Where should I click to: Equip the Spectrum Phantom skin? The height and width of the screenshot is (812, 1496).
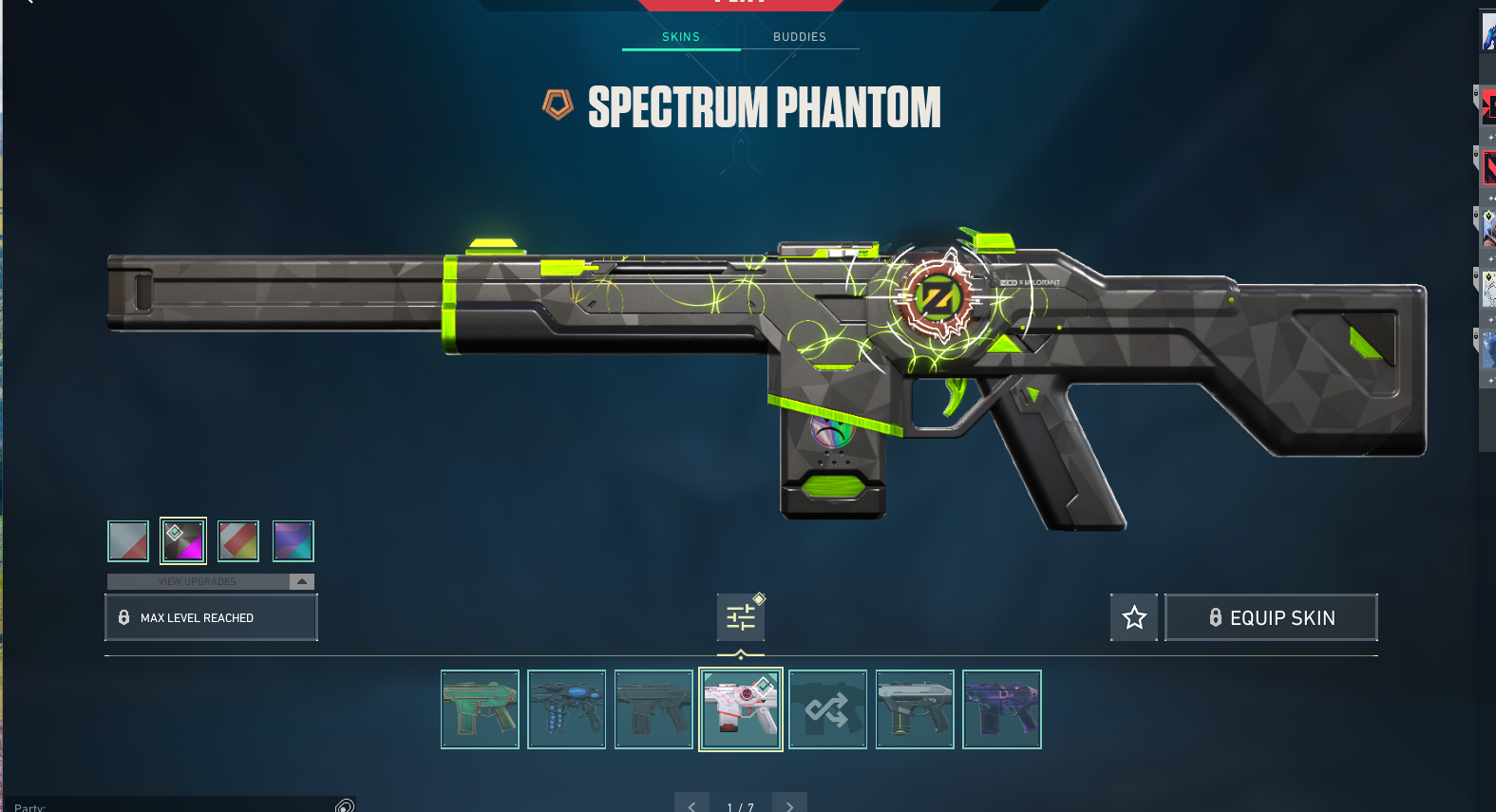[x=1271, y=618]
